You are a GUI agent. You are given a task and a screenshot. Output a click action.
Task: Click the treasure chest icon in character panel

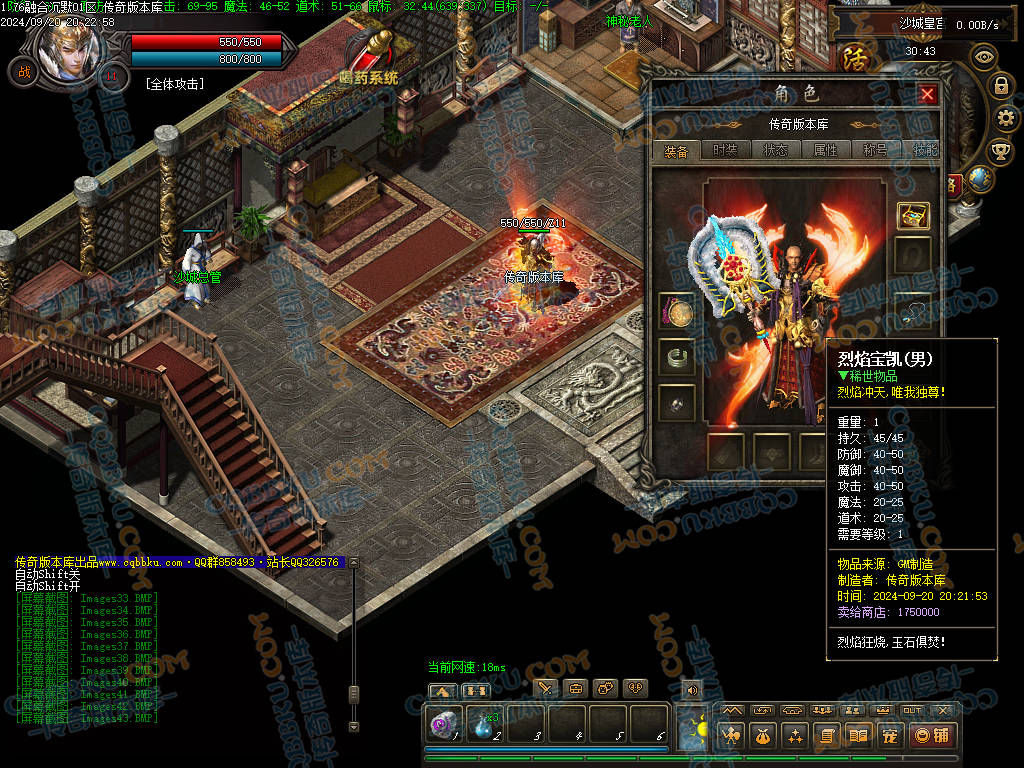(912, 215)
